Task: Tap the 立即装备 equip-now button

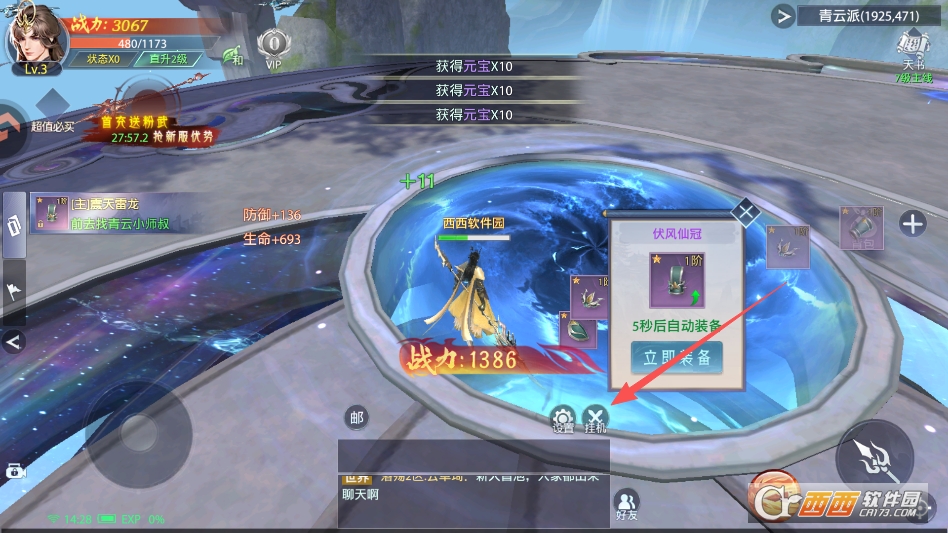Action: pyautogui.click(x=677, y=357)
